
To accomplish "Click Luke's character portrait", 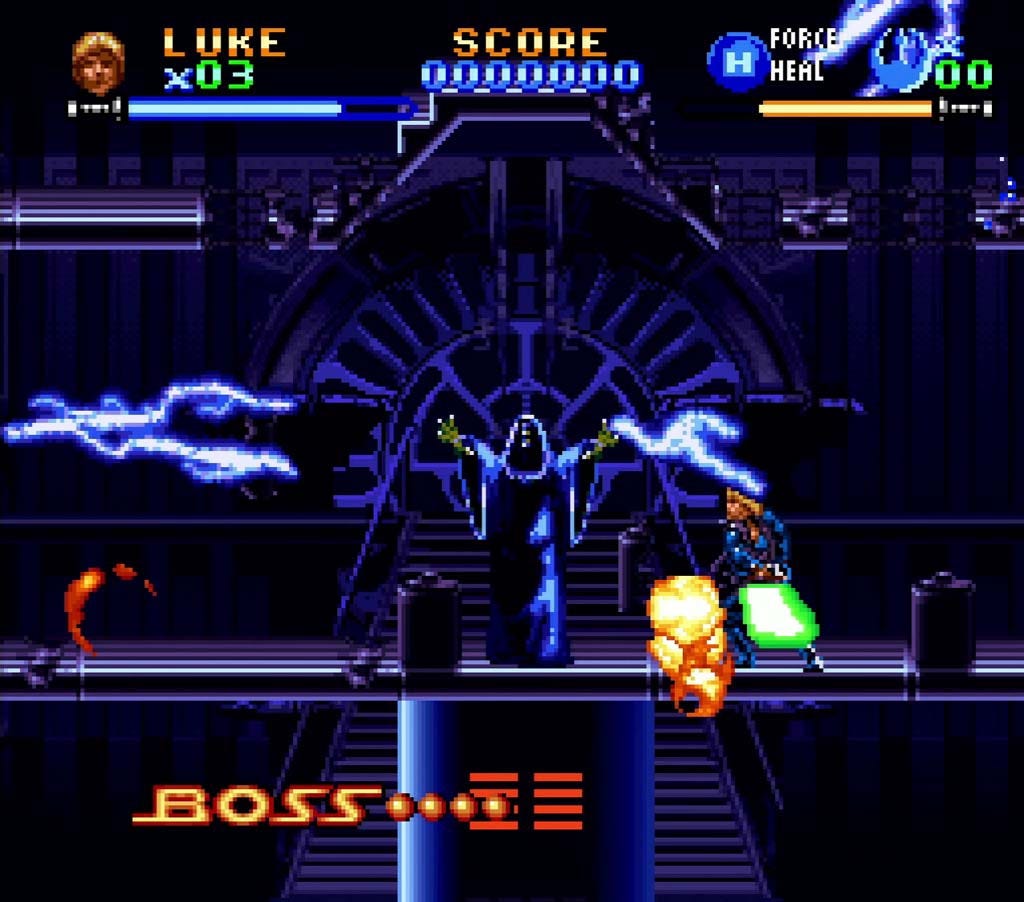I will (98, 63).
